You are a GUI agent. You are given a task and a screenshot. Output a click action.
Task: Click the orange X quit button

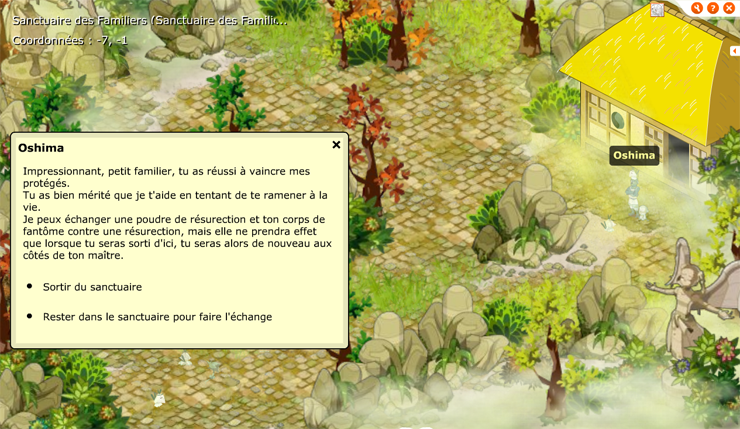[729, 8]
